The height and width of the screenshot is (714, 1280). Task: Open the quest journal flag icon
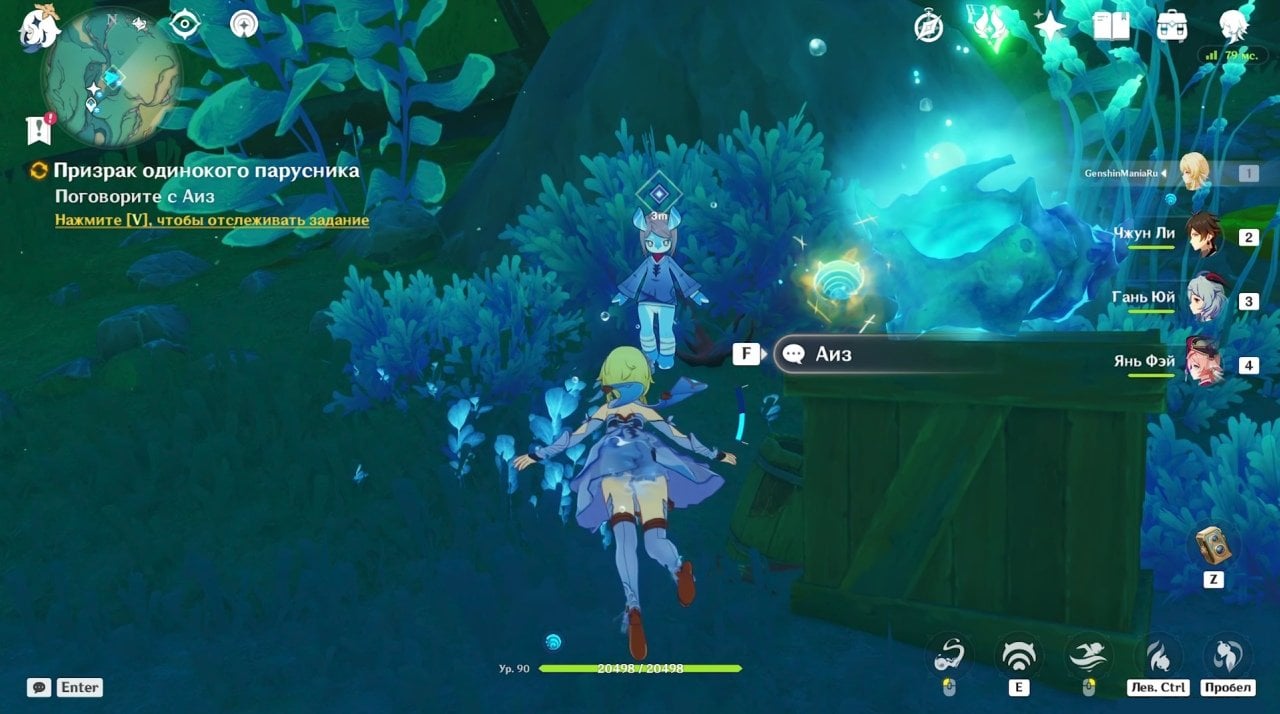[39, 129]
